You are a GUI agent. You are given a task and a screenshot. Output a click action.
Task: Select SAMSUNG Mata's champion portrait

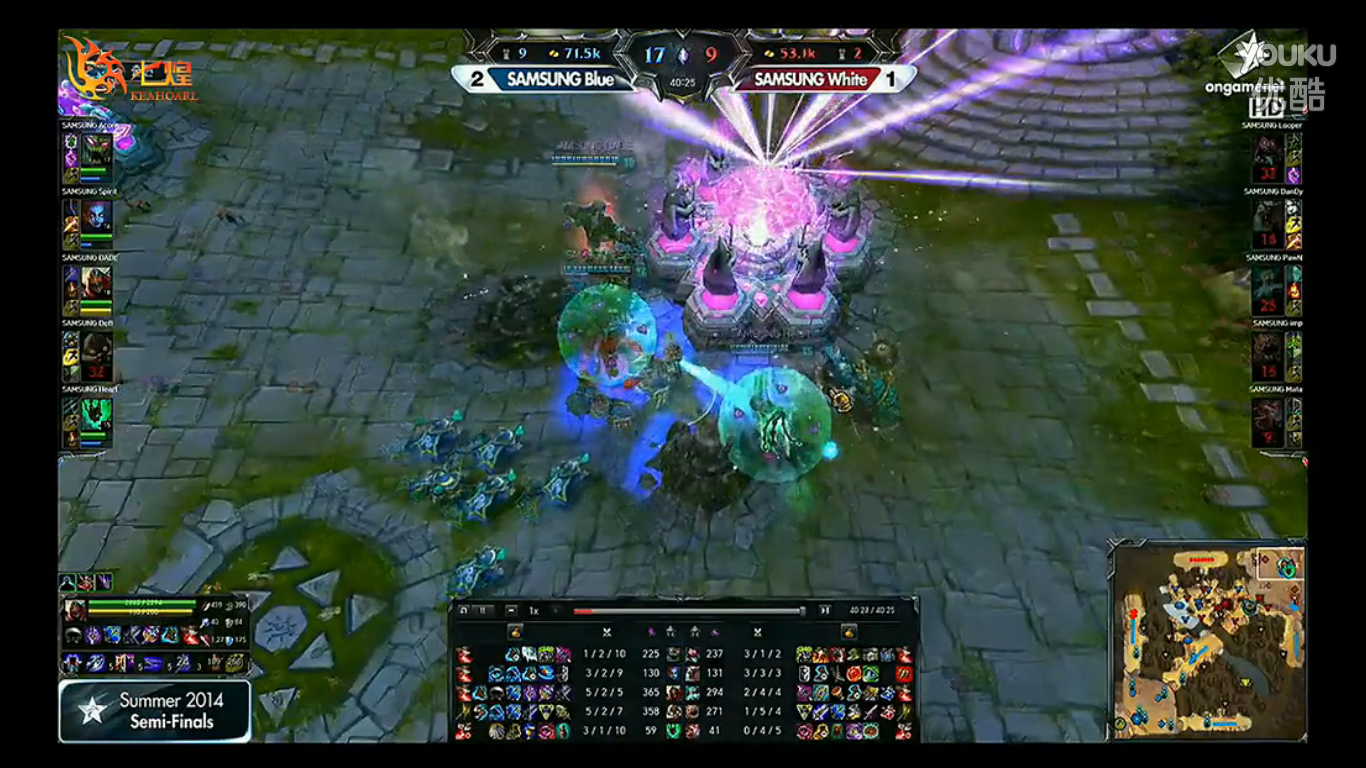(1267, 419)
